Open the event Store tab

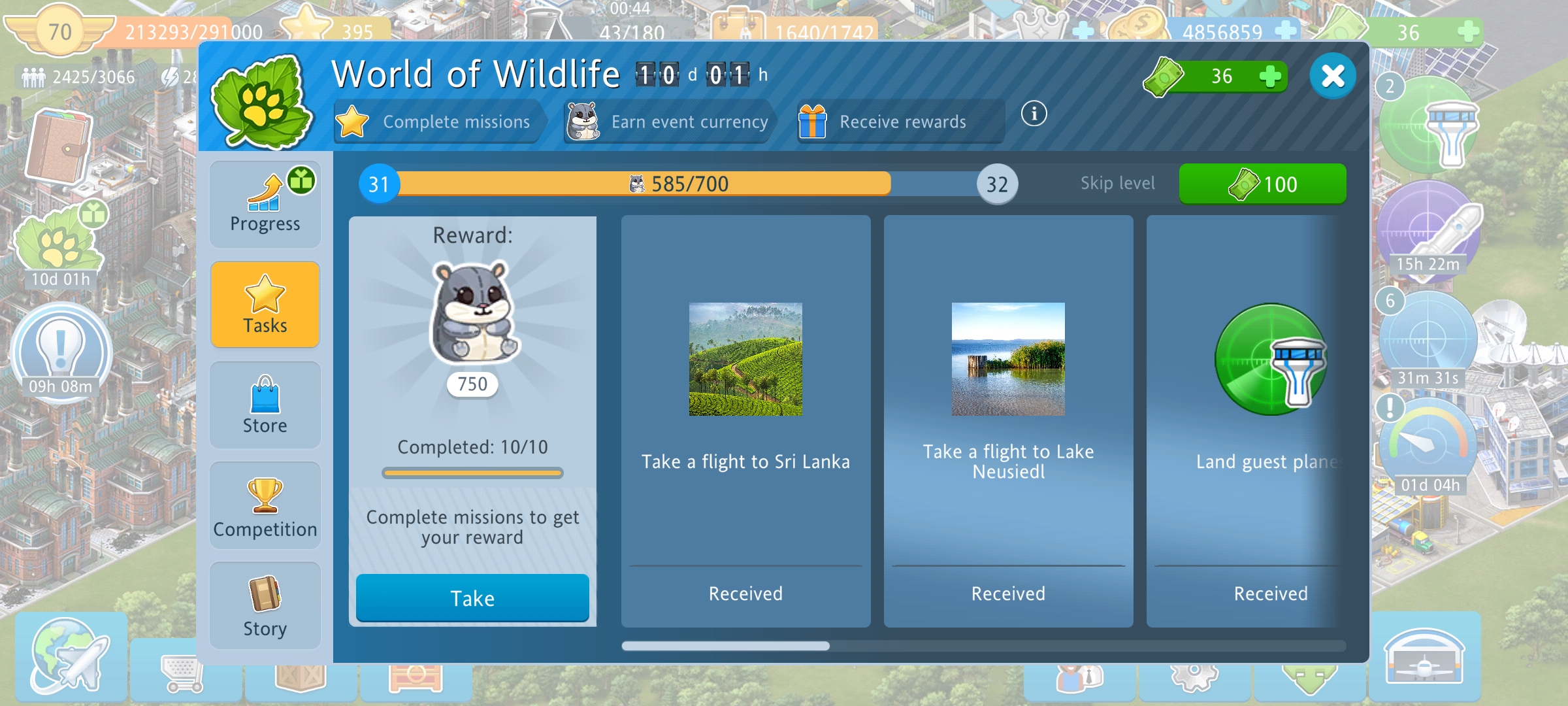[x=265, y=405]
